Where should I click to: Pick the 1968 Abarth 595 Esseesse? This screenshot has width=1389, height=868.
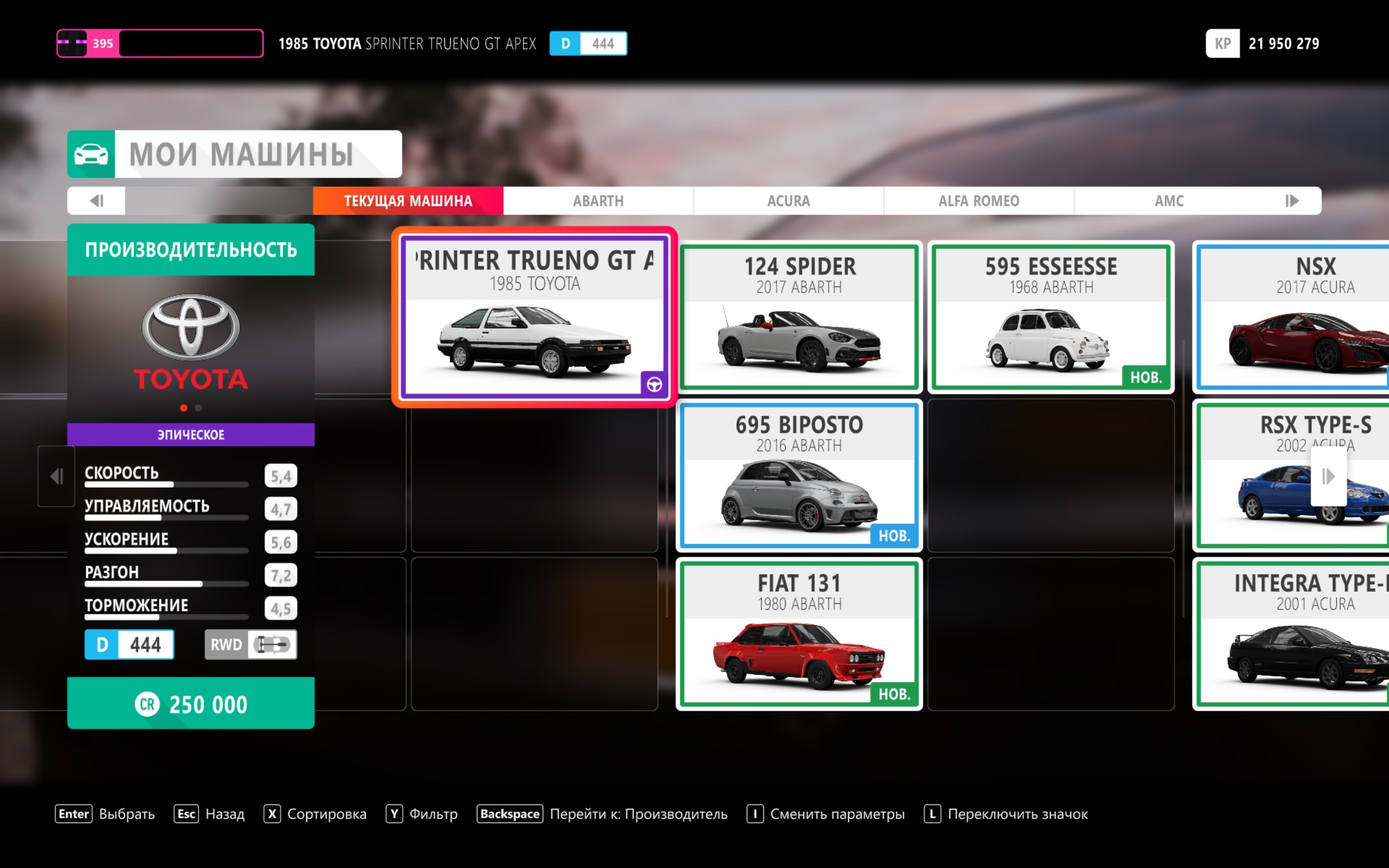tap(1050, 317)
